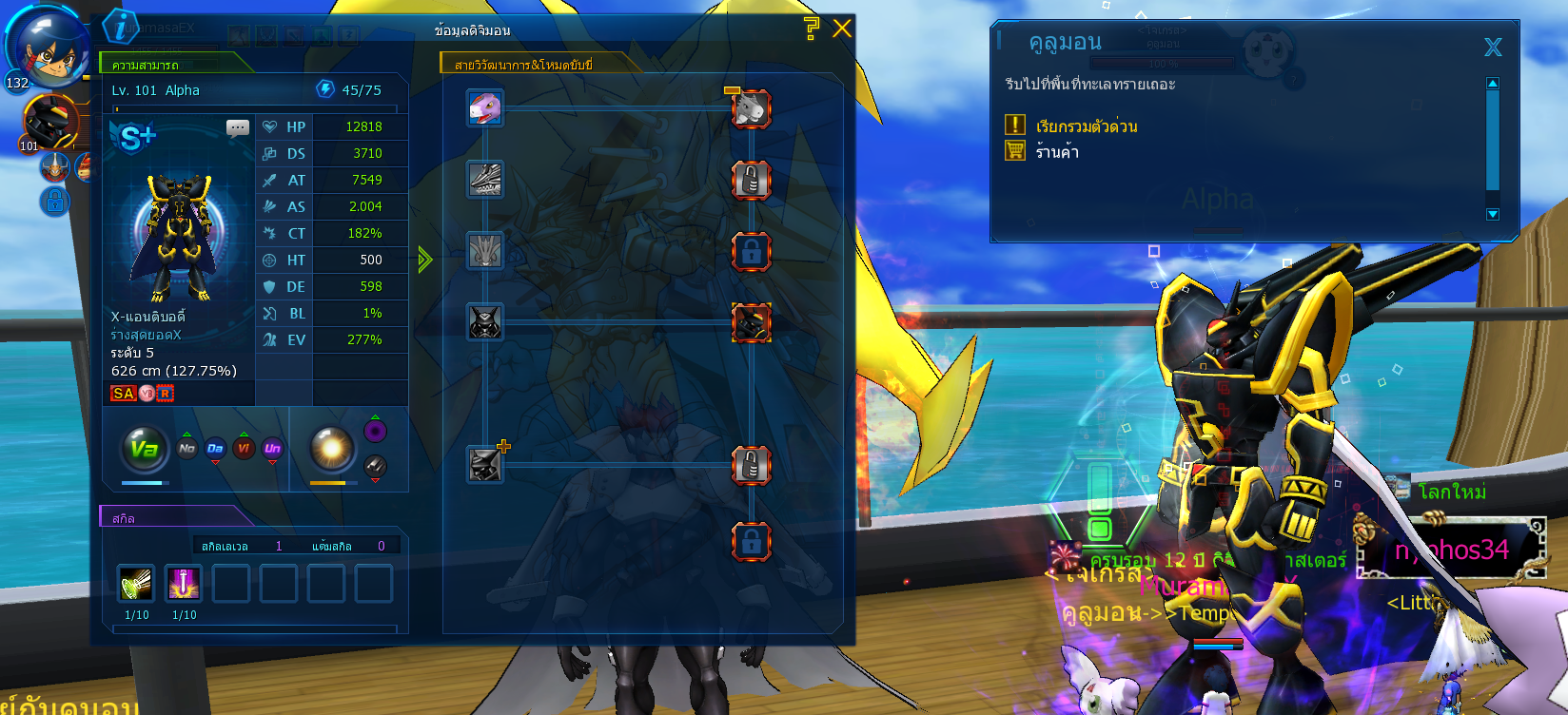Select the green Va attribute orb
The image size is (1568, 715).
(145, 449)
